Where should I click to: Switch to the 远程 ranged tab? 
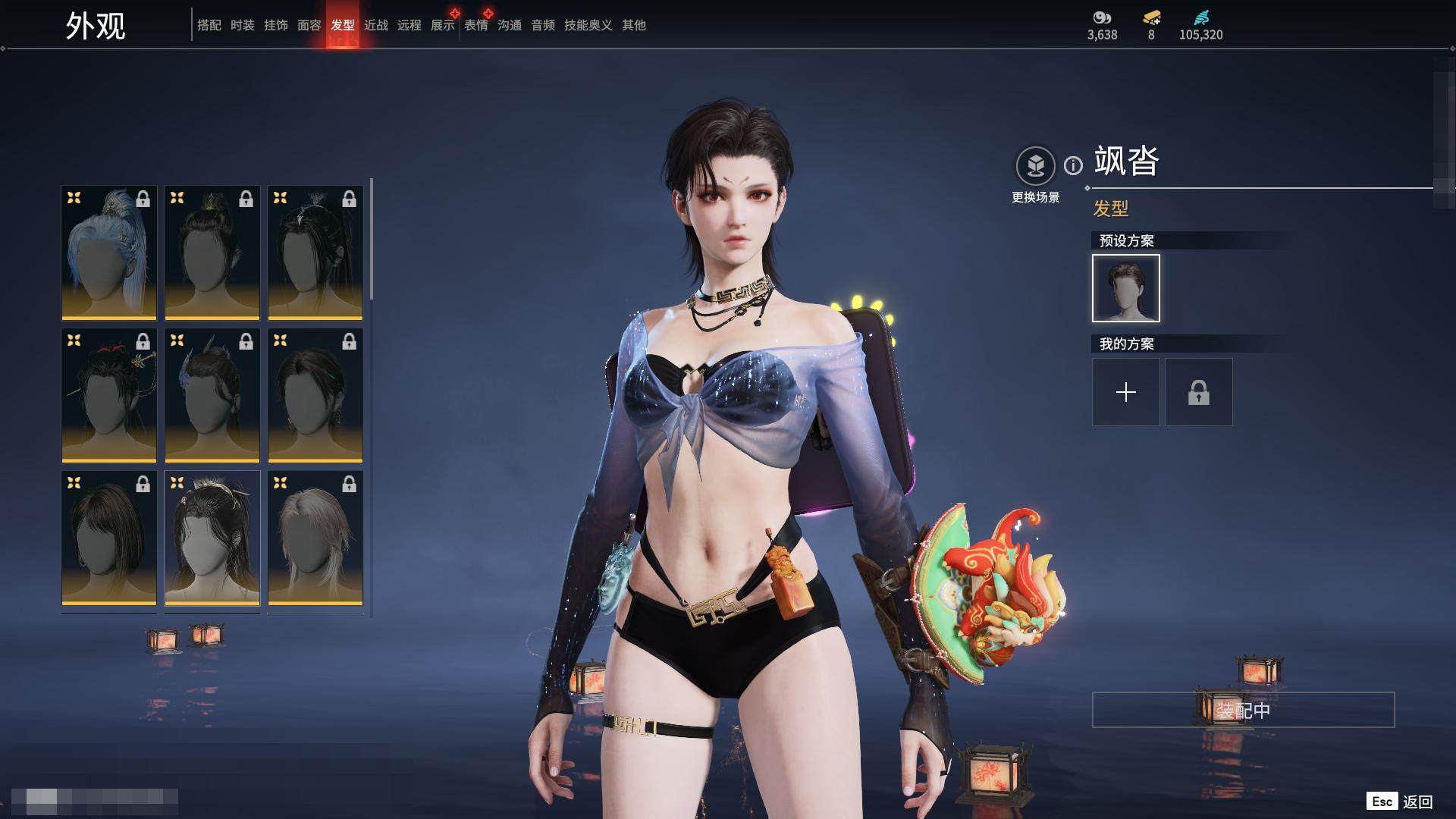409,25
